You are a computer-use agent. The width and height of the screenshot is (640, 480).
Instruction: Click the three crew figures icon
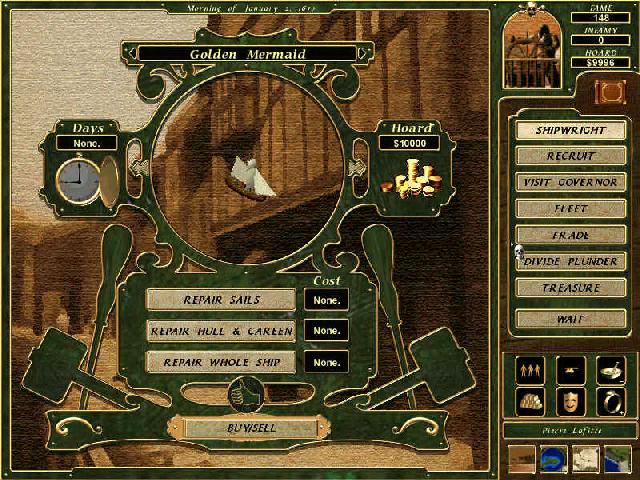point(530,369)
